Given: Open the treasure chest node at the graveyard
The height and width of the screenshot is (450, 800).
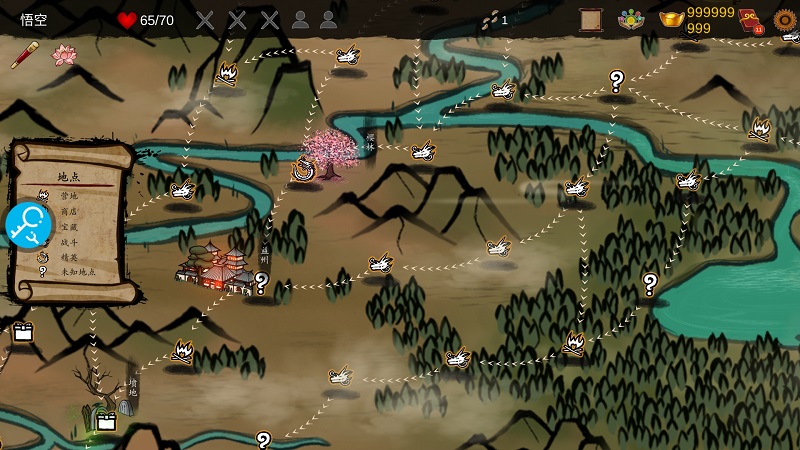Looking at the screenshot, I should (x=106, y=421).
